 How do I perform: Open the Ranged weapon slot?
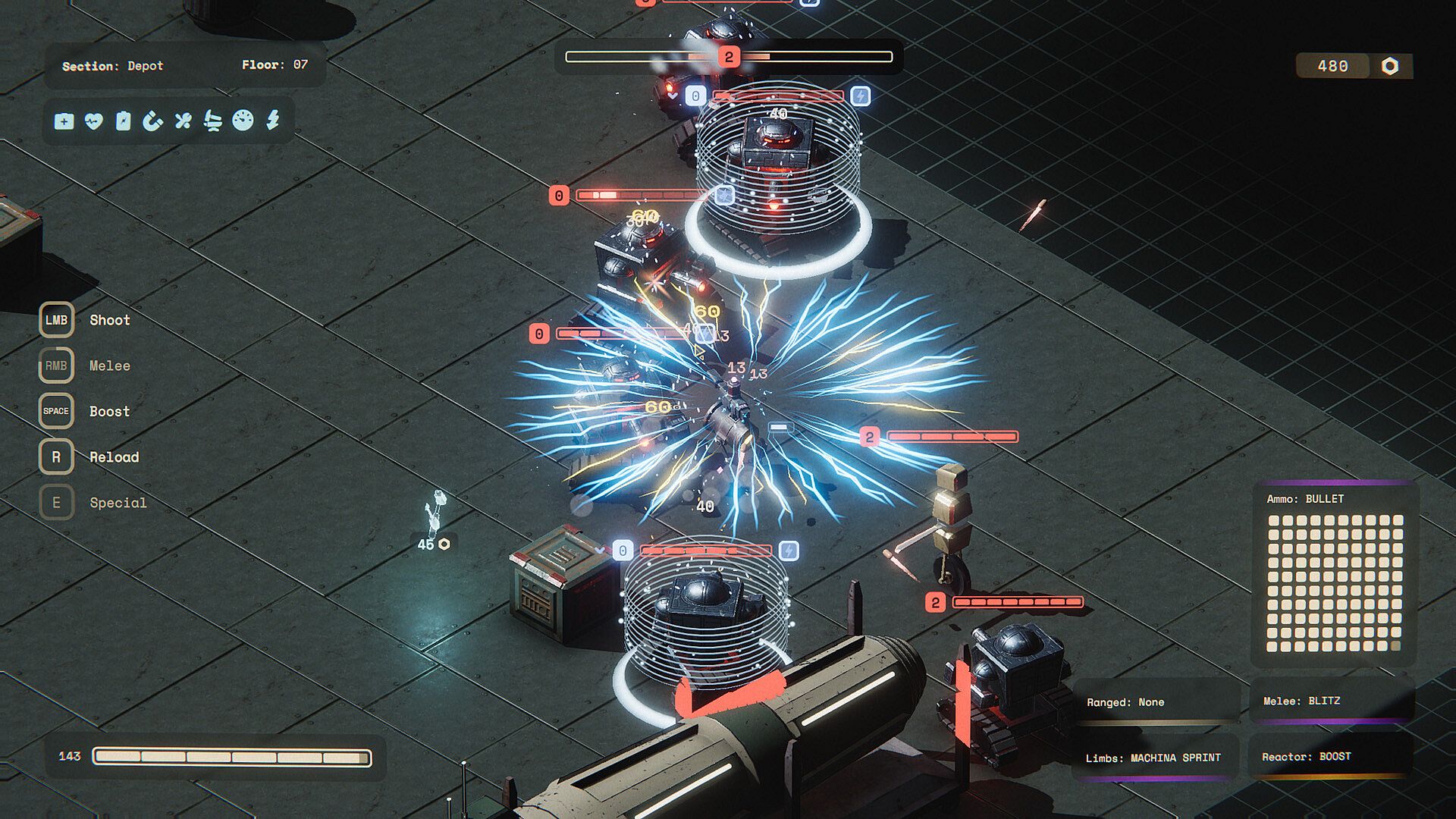pos(1156,702)
